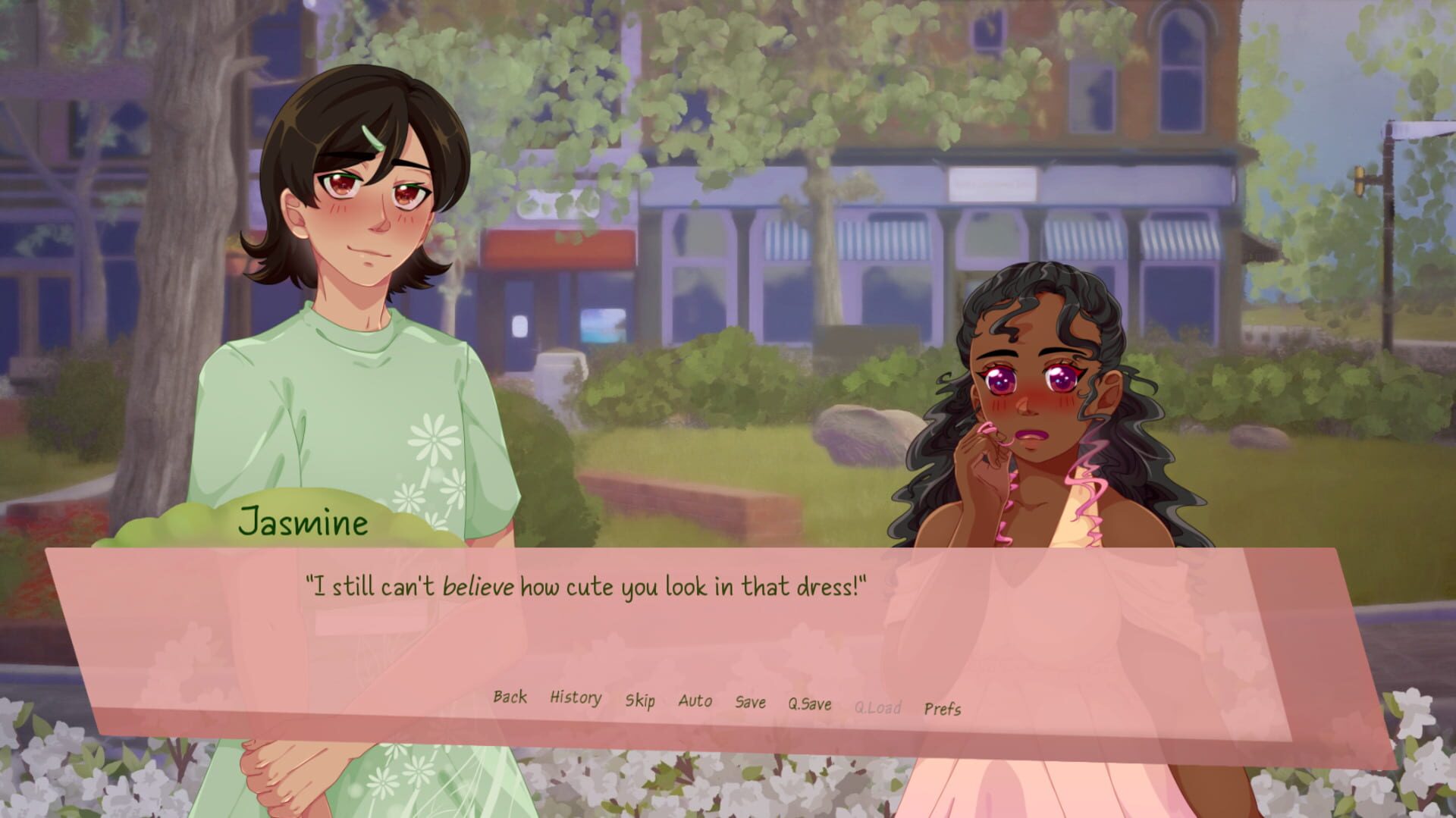Enable Skip mode
Image resolution: width=1456 pixels, height=818 pixels.
point(642,700)
